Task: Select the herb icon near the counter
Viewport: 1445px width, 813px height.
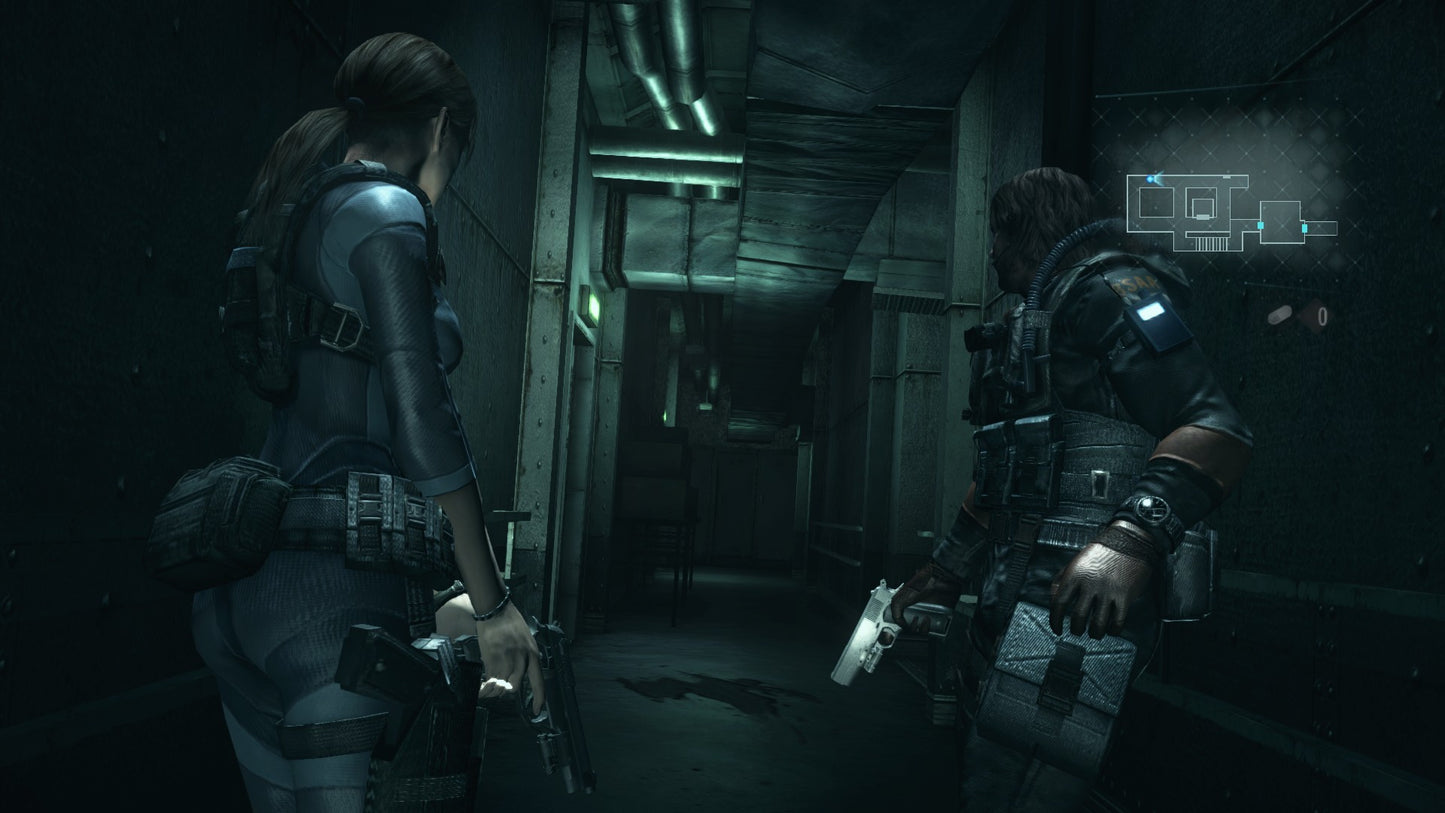Action: pos(1281,315)
